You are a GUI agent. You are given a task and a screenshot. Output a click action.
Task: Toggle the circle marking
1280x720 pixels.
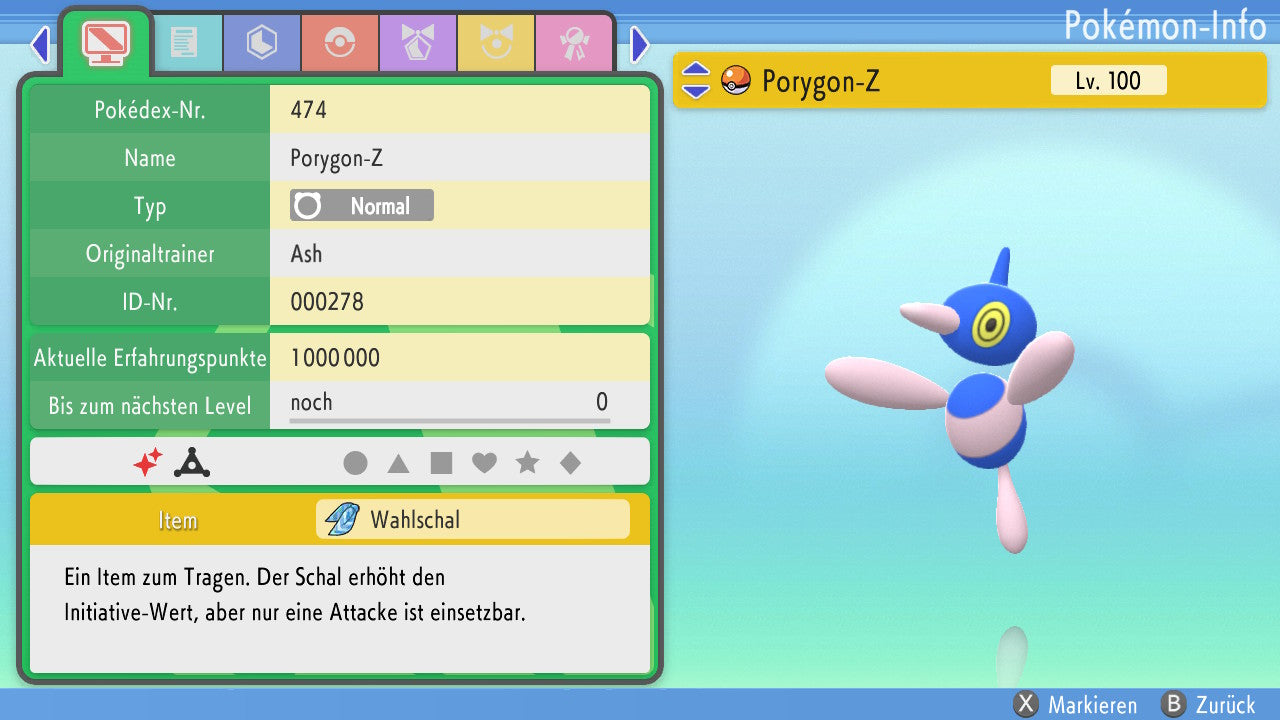355,463
